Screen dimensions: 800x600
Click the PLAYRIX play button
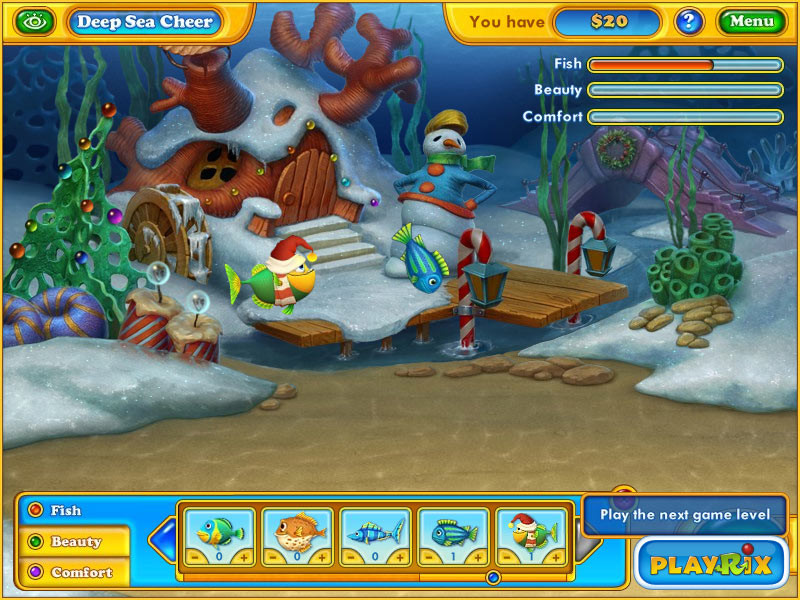pyautogui.click(x=711, y=563)
